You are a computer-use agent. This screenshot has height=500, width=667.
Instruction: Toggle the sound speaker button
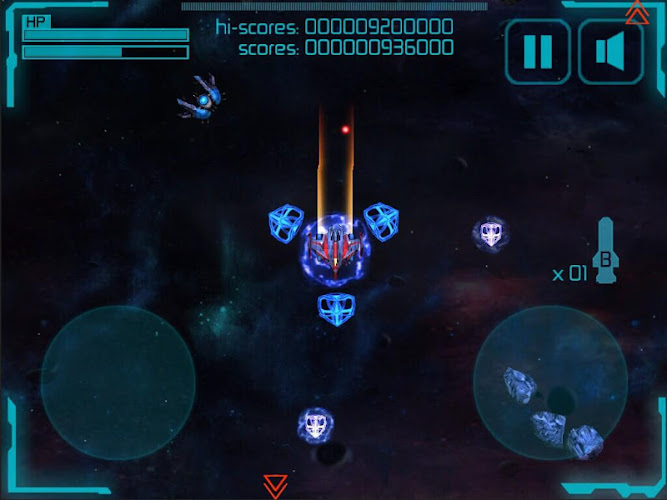click(610, 51)
